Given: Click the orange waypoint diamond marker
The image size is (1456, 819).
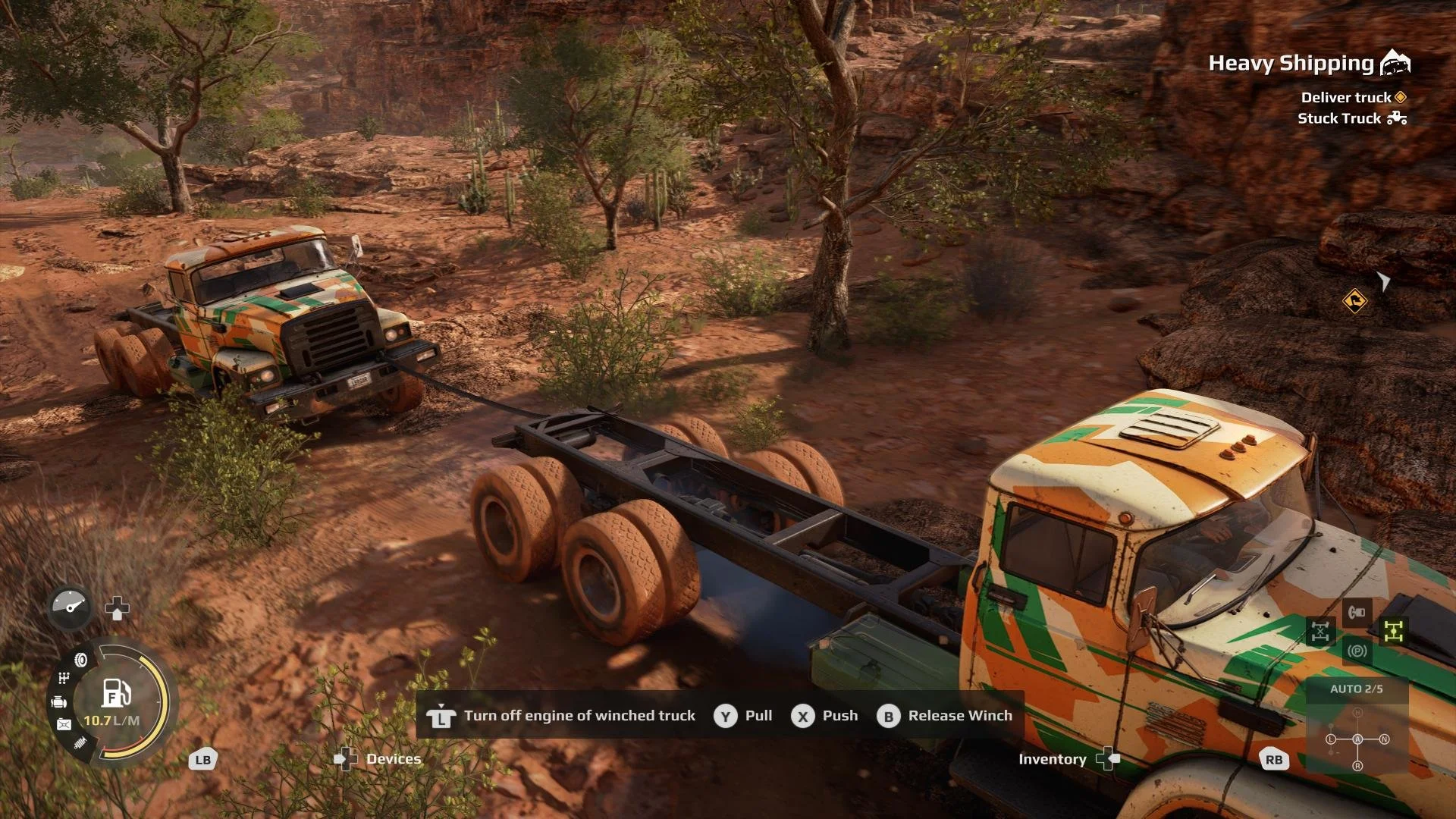Looking at the screenshot, I should (1354, 301).
